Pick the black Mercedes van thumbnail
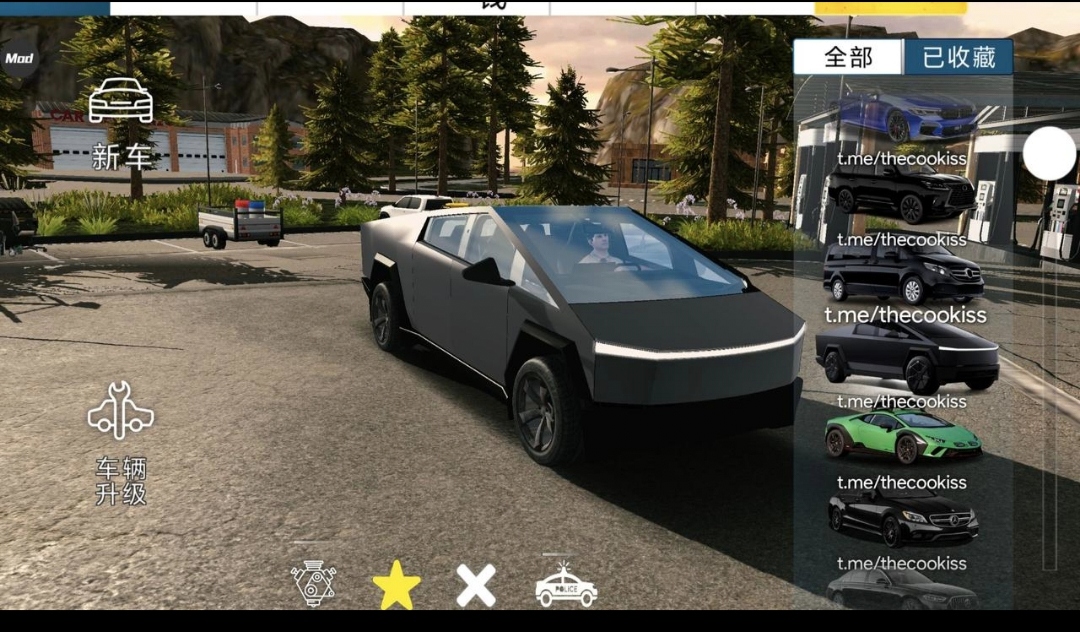The image size is (1080, 632). pos(903,272)
